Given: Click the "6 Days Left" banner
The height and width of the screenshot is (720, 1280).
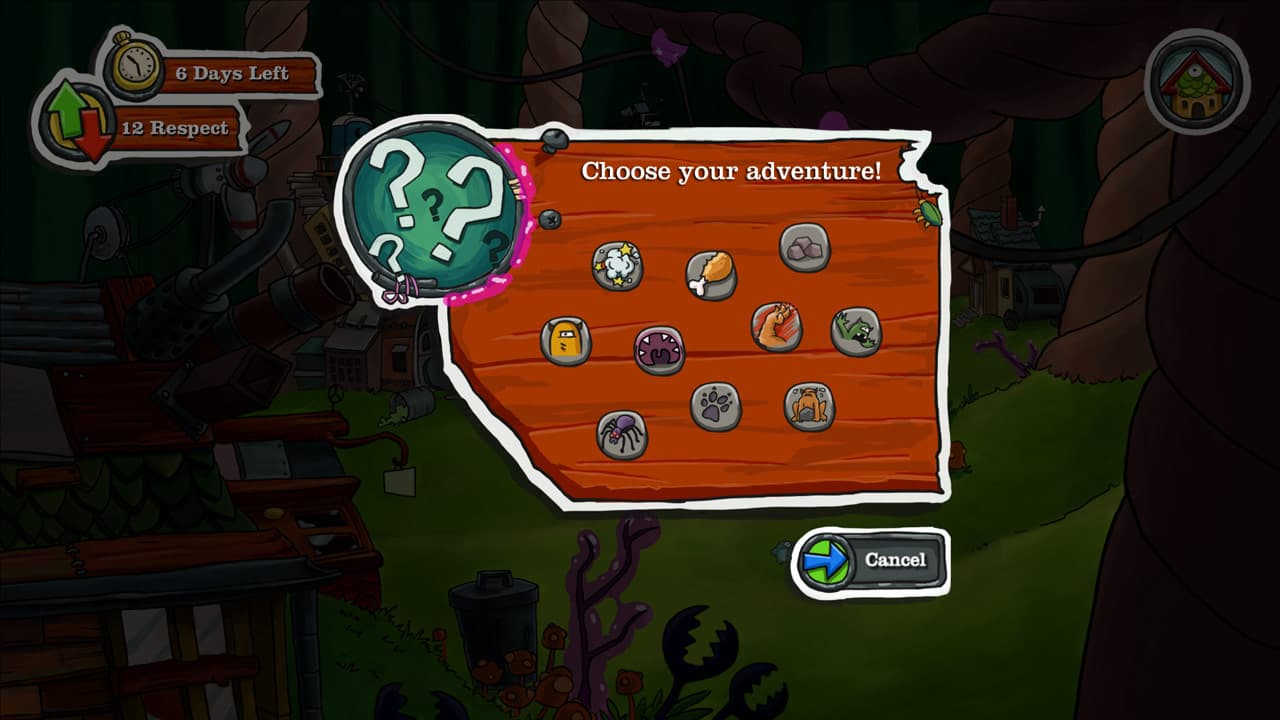Looking at the screenshot, I should pos(230,73).
